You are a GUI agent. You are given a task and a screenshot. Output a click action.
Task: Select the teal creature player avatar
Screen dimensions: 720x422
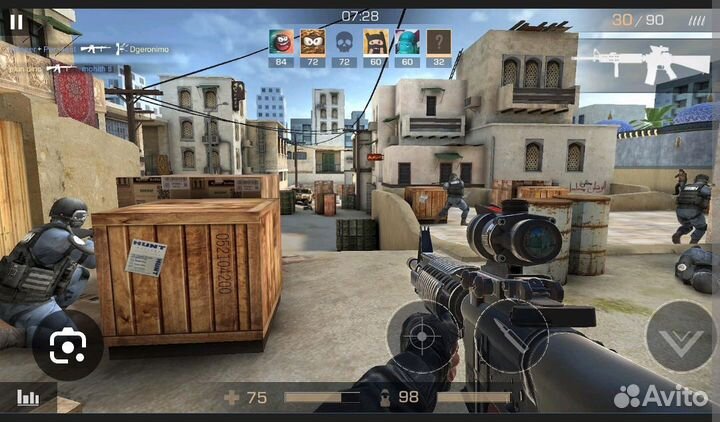[x=407, y=42]
